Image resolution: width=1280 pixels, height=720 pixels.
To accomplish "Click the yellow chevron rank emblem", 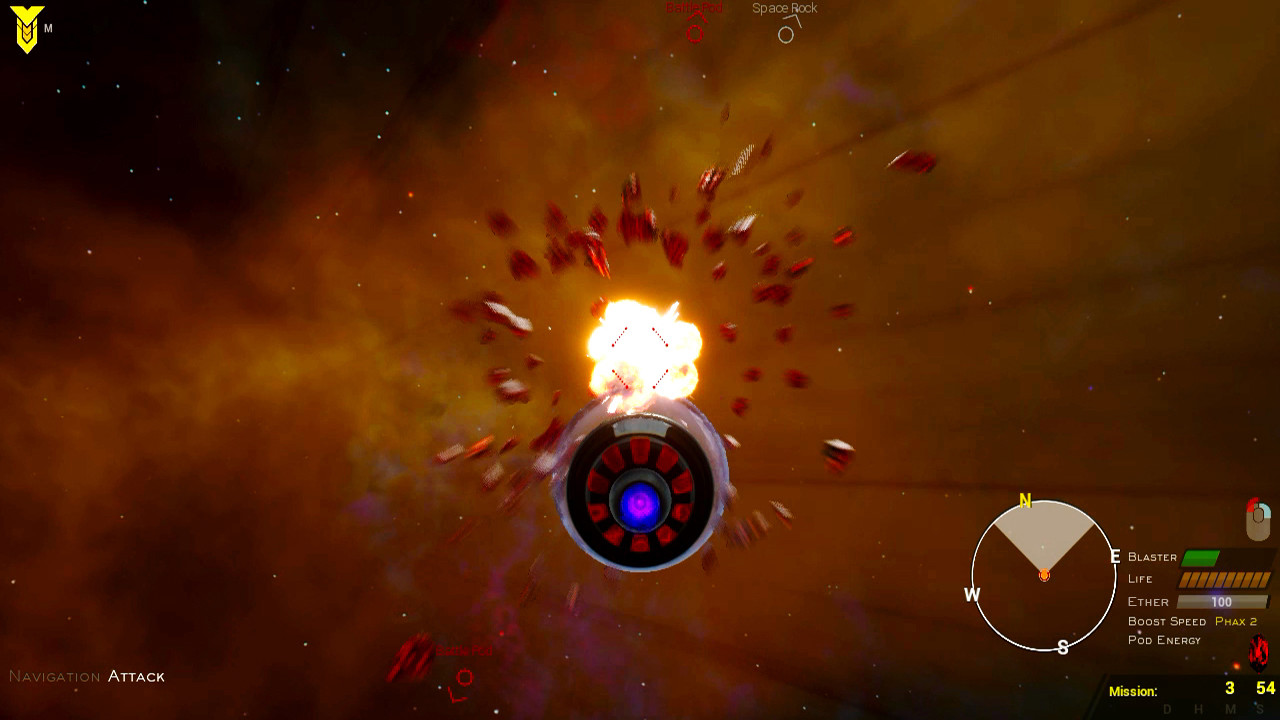I will click(x=27, y=29).
